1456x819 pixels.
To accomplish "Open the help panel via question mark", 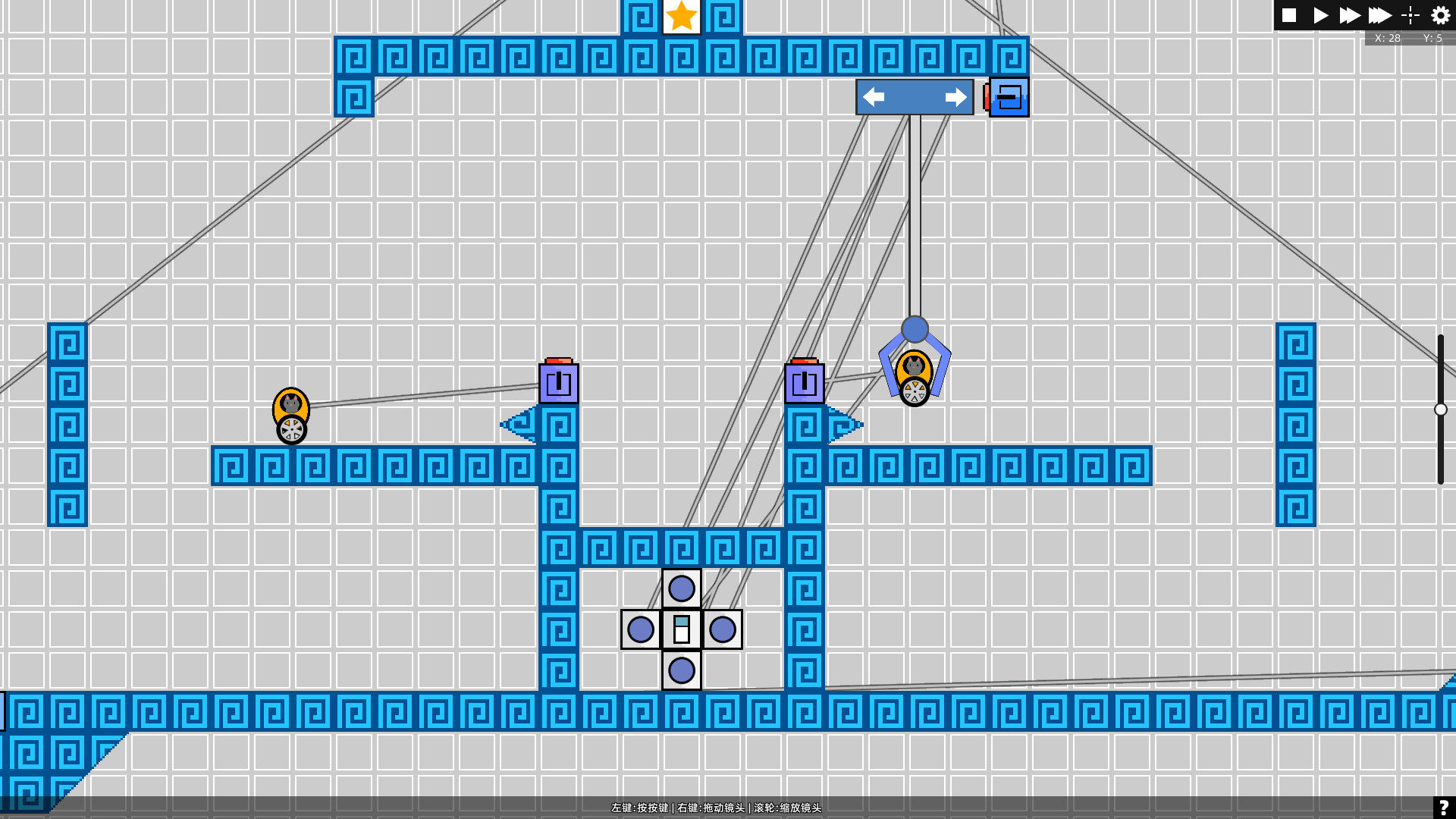I will [1444, 806].
